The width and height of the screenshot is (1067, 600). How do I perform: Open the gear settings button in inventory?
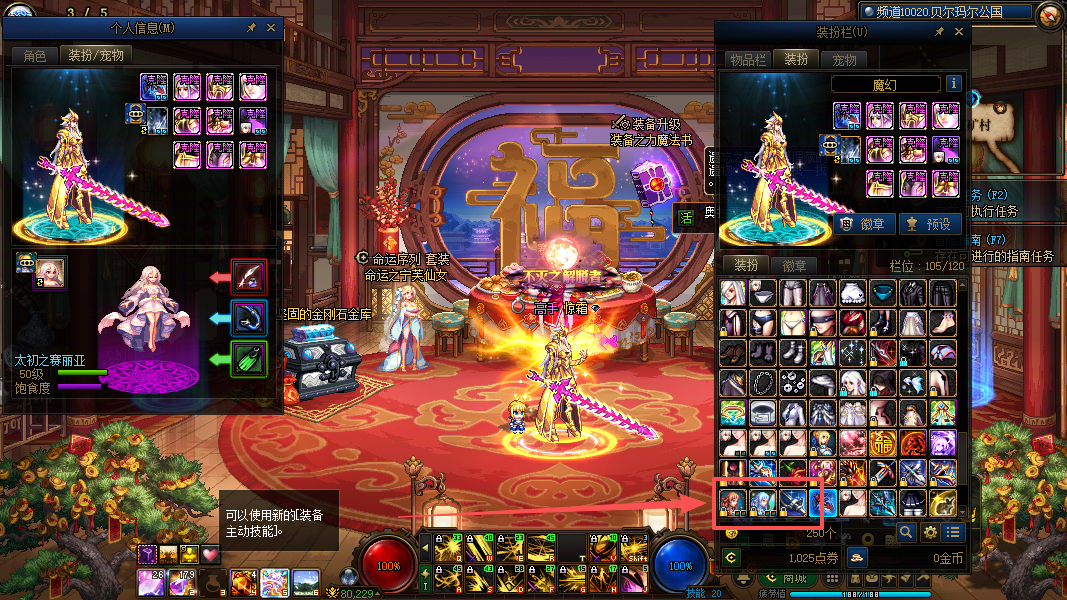(x=930, y=532)
